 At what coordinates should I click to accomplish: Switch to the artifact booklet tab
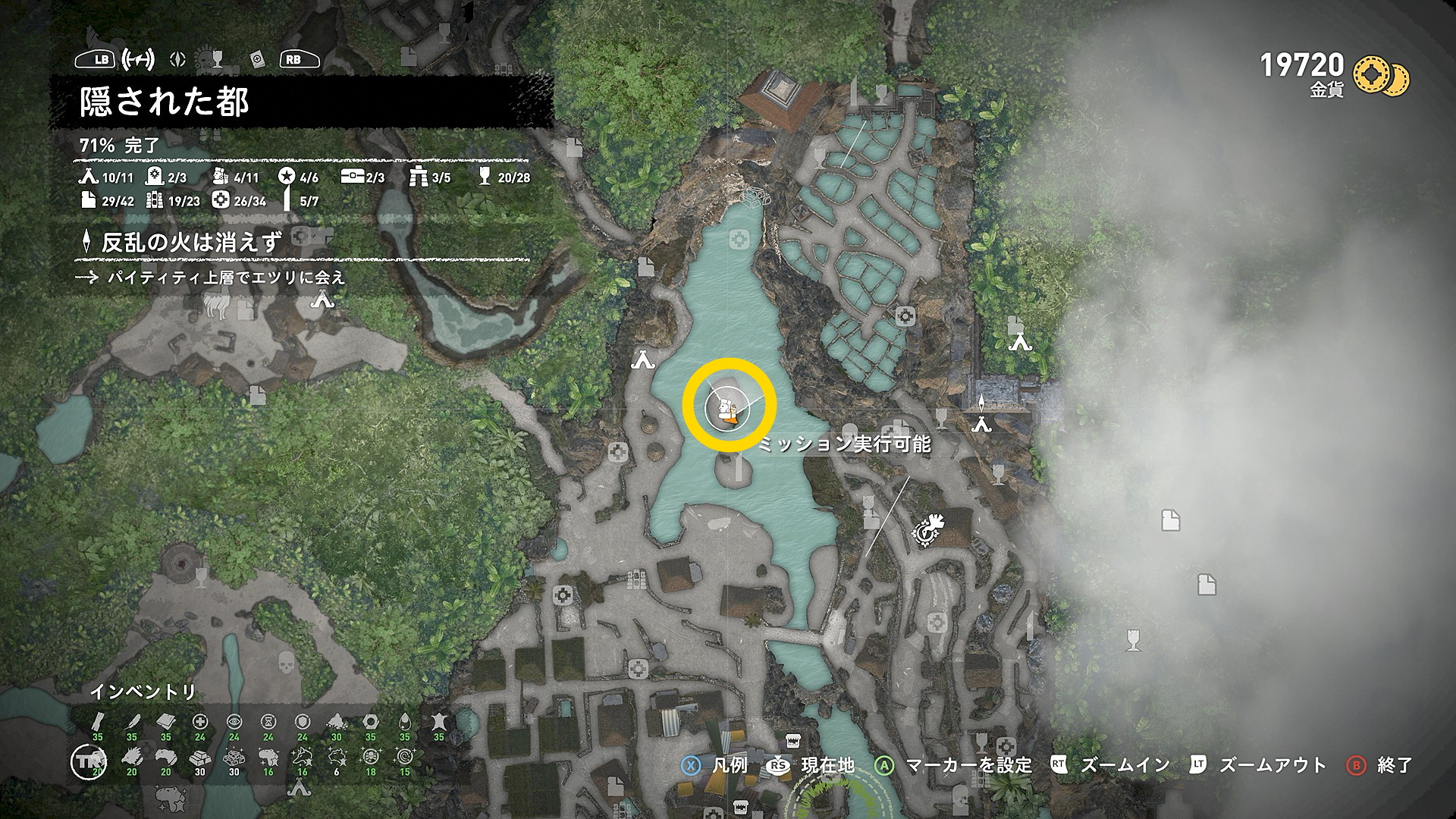point(258,59)
